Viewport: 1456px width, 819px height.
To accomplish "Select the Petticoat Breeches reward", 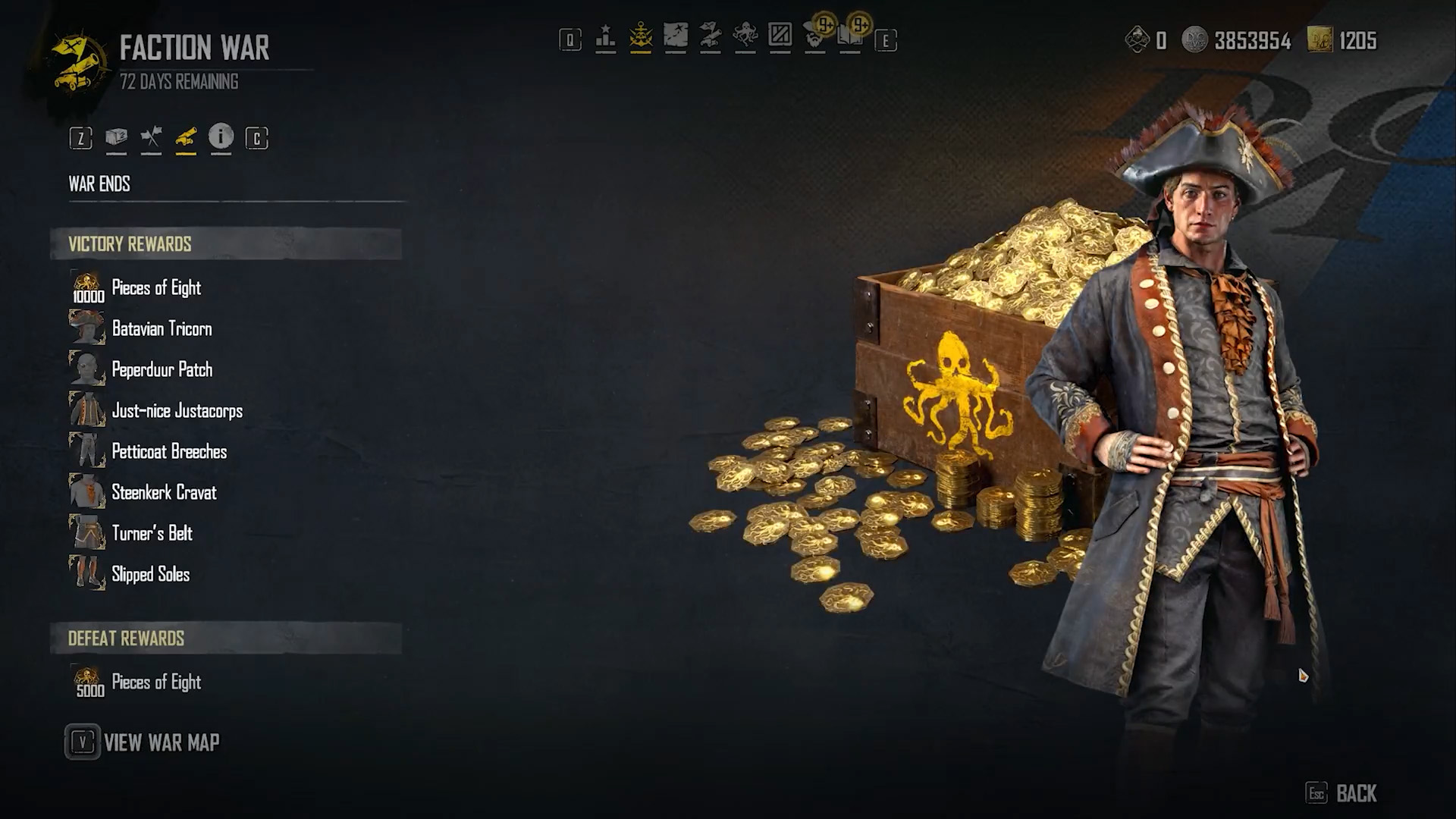I will click(168, 452).
